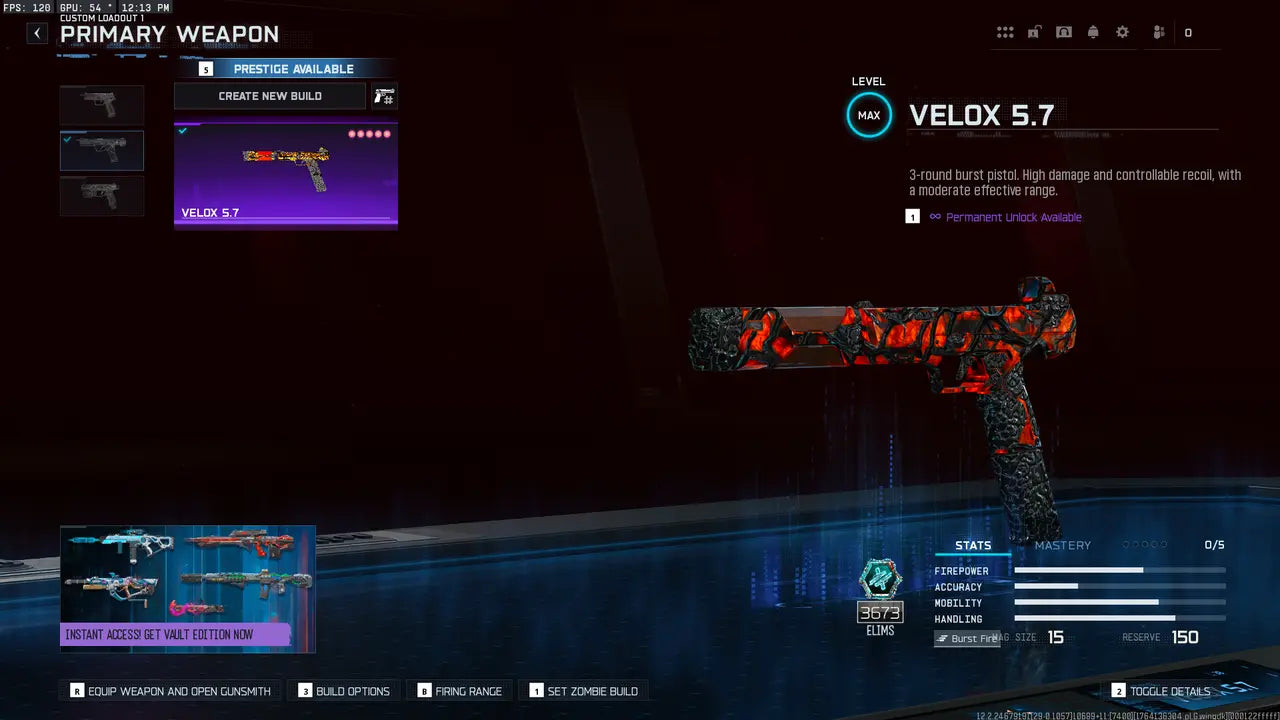Select the Stats tab
The width and height of the screenshot is (1280, 720).
coord(972,545)
